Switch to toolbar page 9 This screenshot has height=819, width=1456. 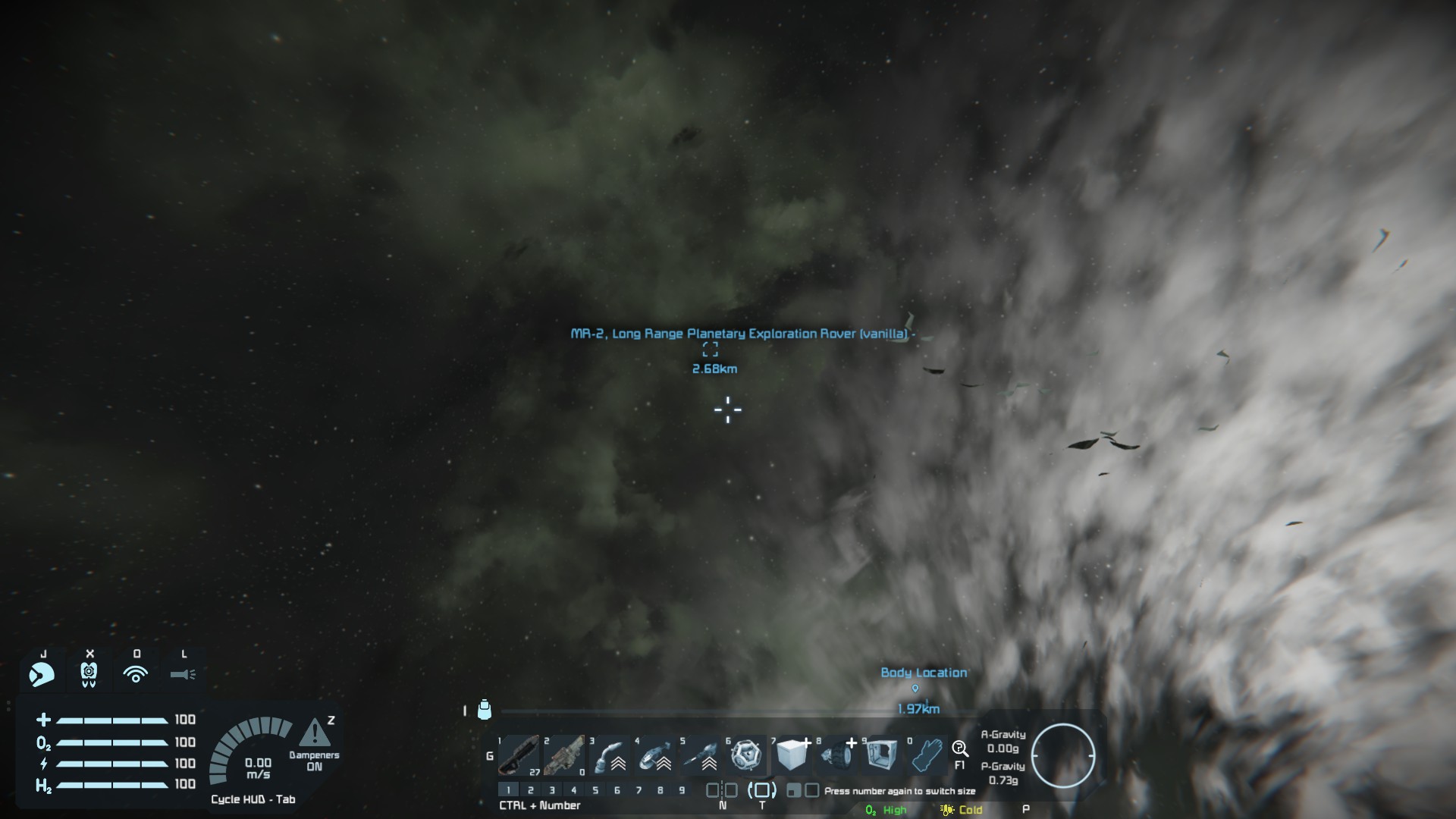point(682,790)
